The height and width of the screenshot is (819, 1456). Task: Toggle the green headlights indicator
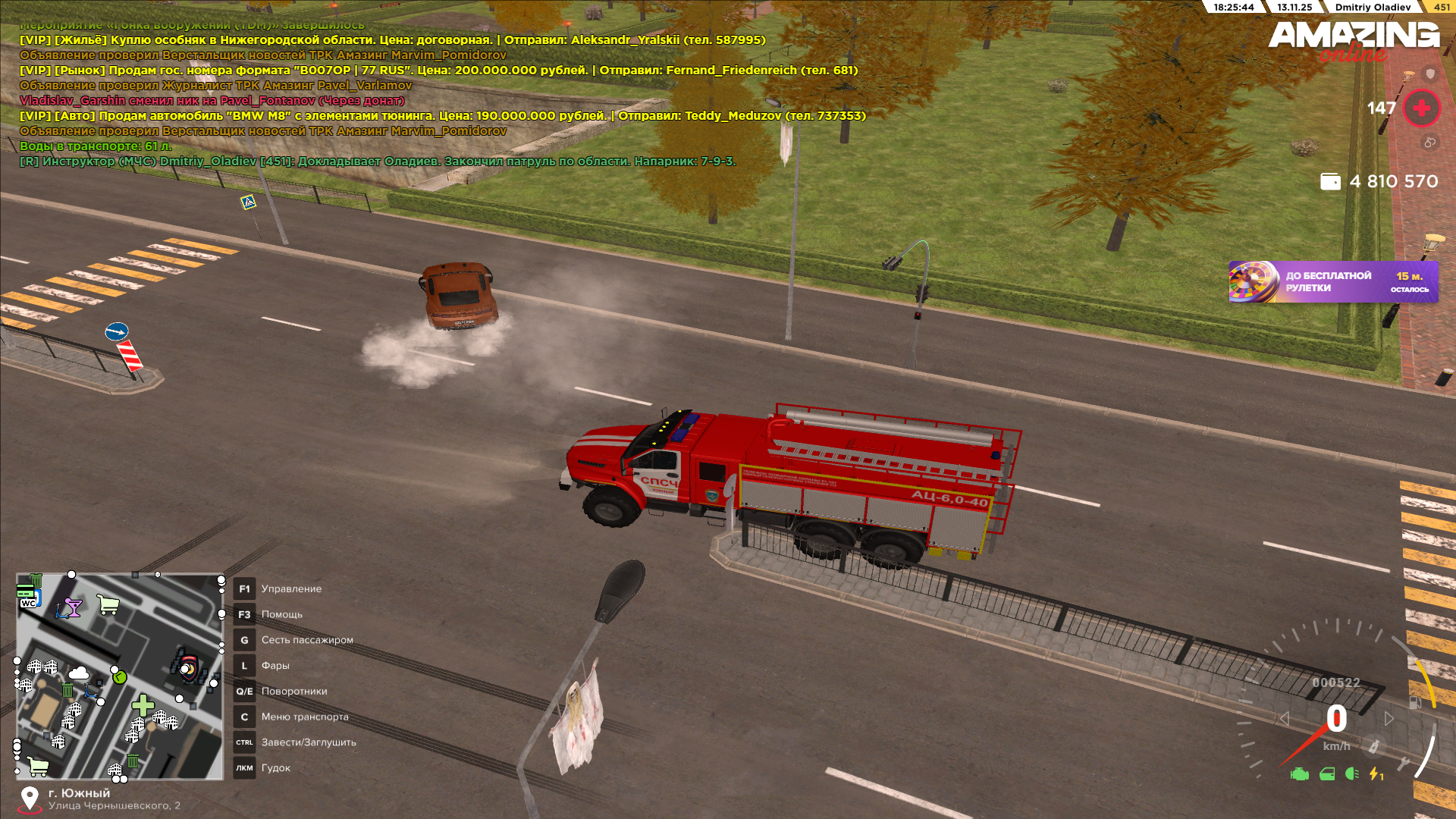point(1351,773)
